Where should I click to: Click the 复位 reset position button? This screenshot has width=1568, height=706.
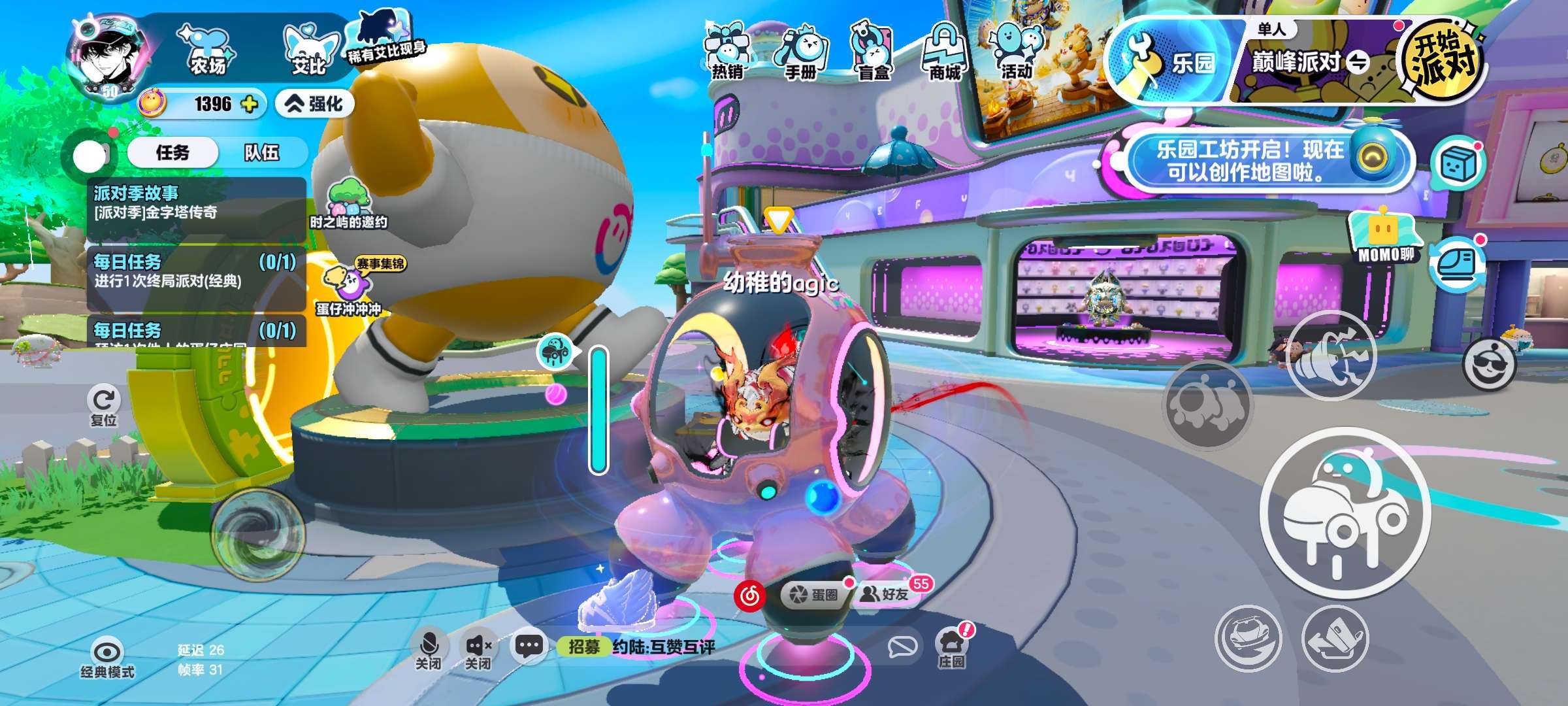[104, 407]
